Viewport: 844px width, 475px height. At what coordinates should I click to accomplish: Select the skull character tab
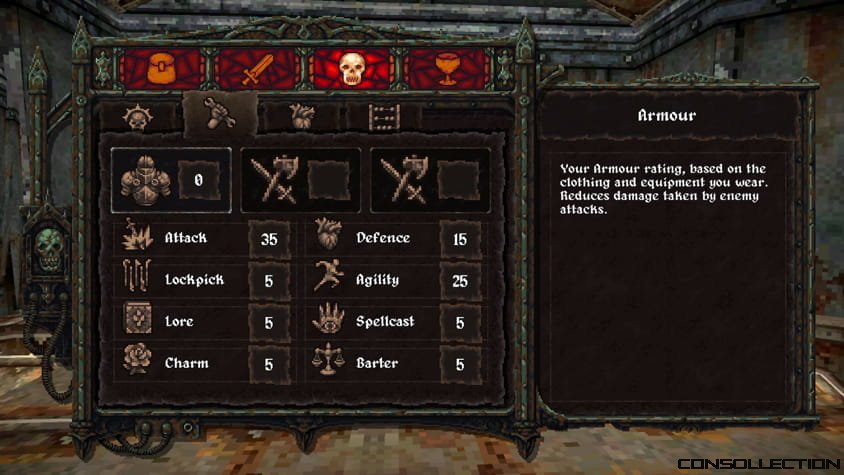tap(349, 69)
